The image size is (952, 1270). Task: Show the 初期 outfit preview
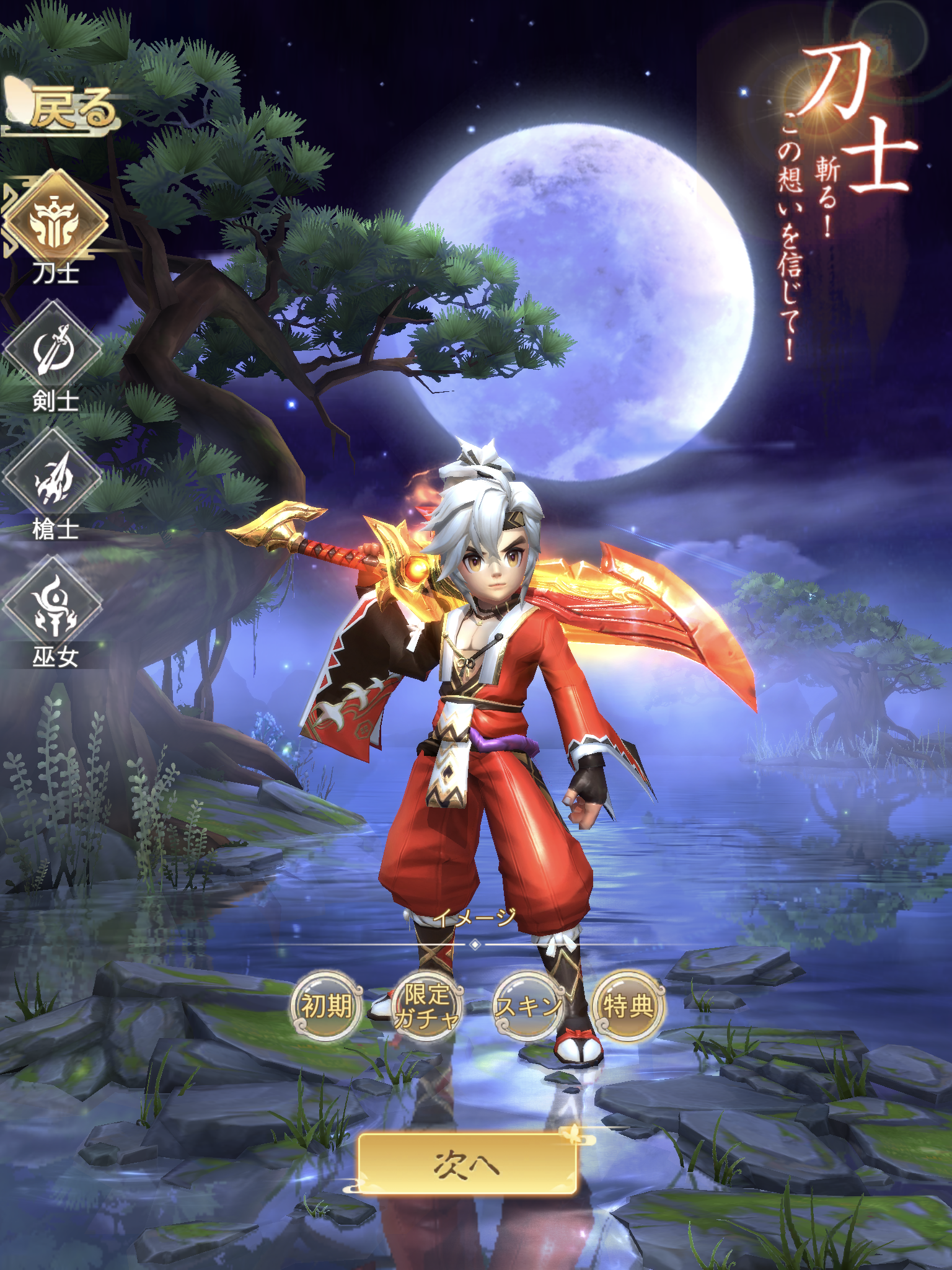326,1006
